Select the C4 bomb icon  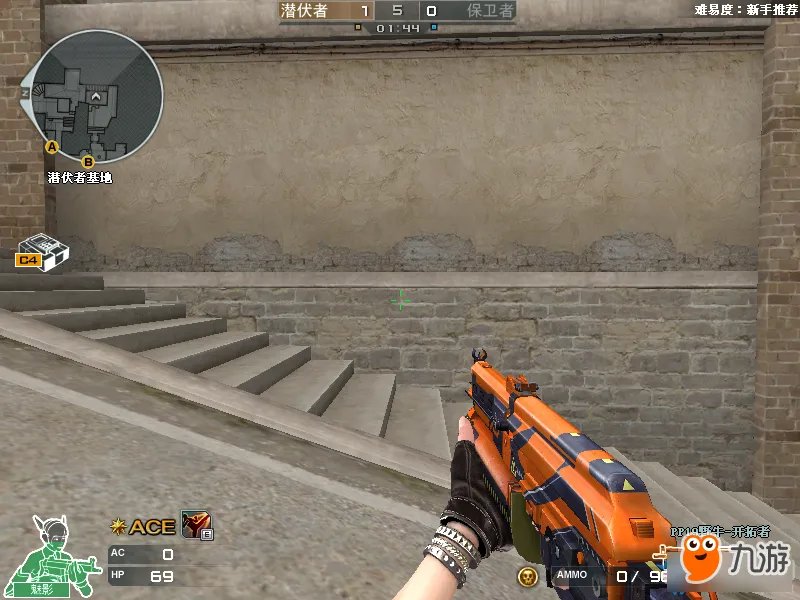pos(40,251)
